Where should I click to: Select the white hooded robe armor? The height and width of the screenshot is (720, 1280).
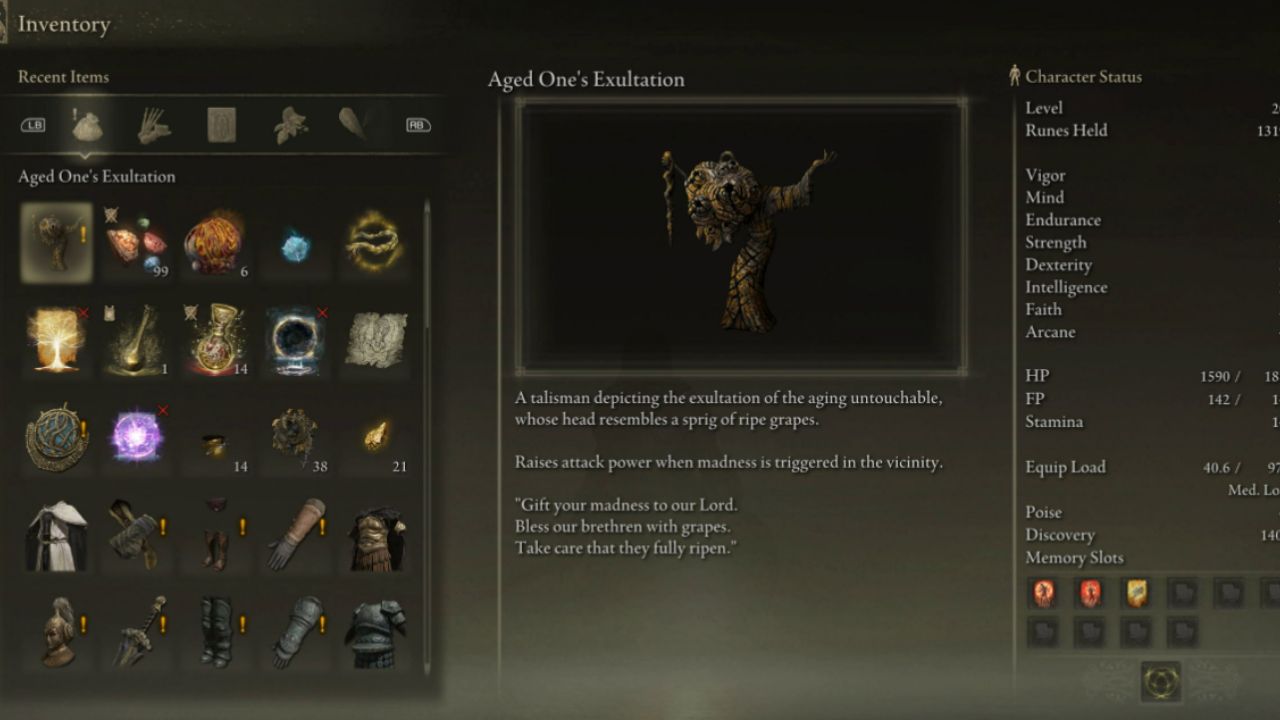56,535
